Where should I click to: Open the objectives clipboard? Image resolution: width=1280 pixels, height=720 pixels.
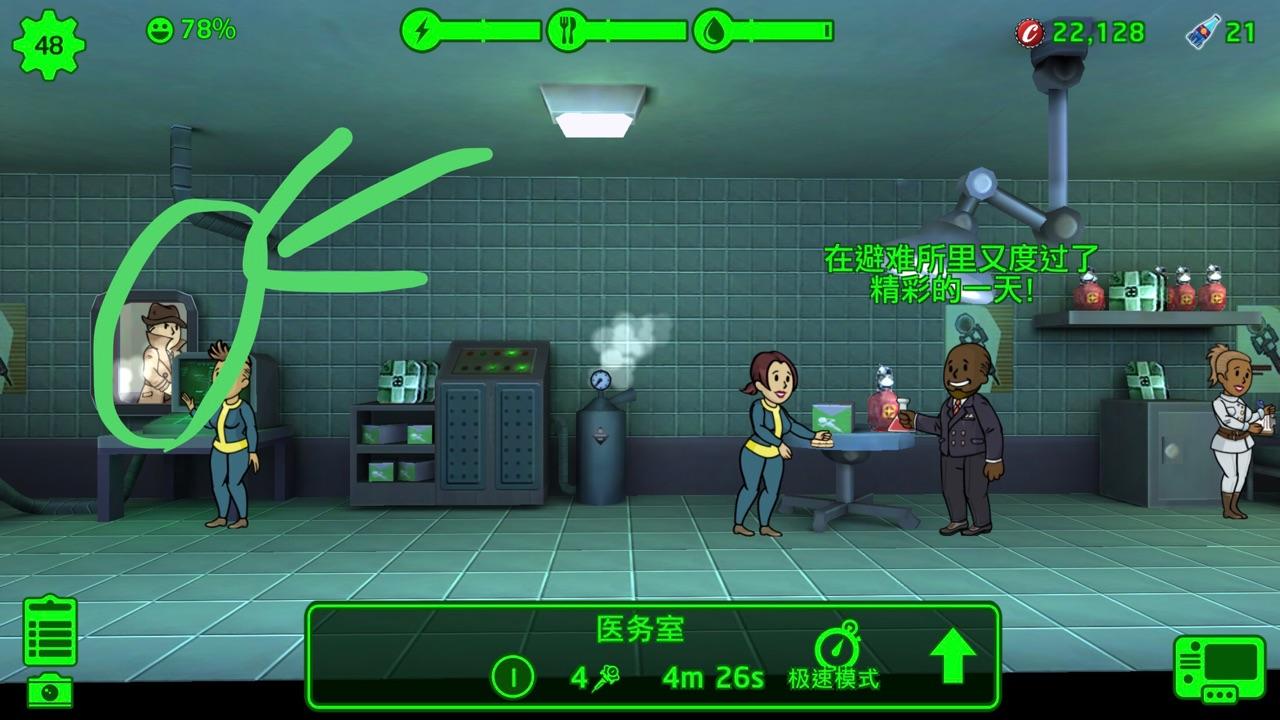(50, 632)
